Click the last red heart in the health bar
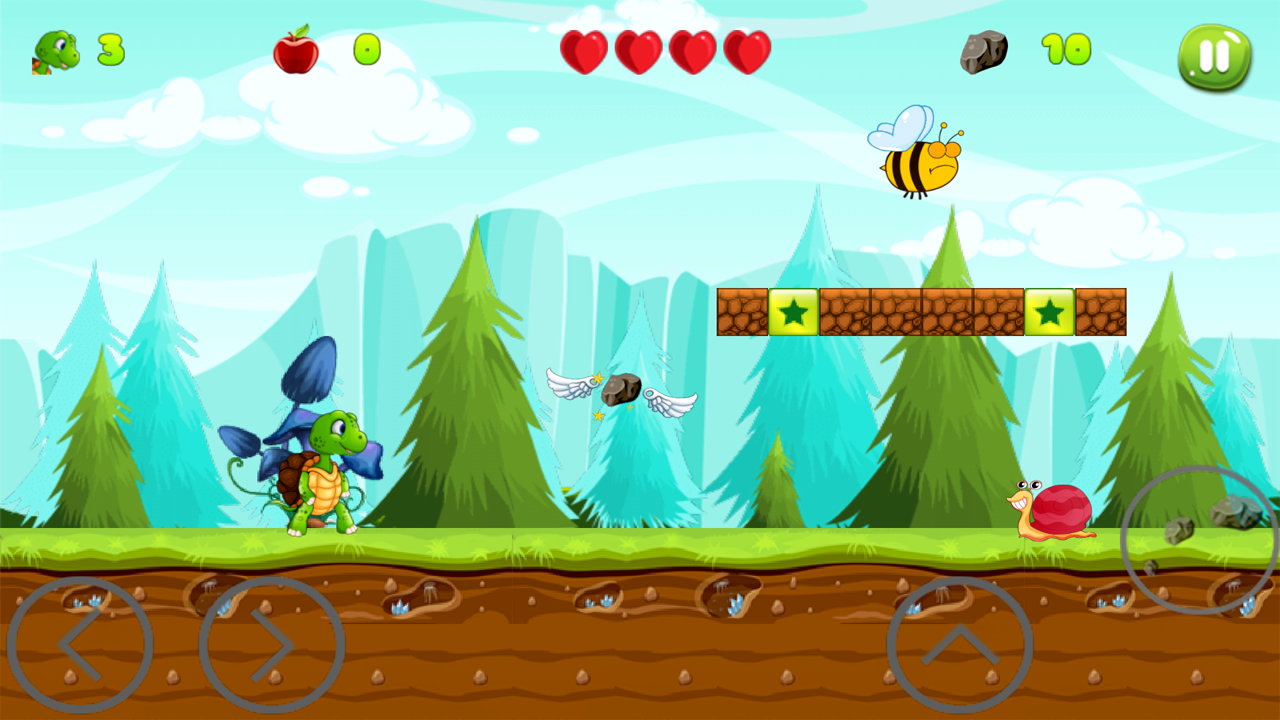 click(746, 50)
